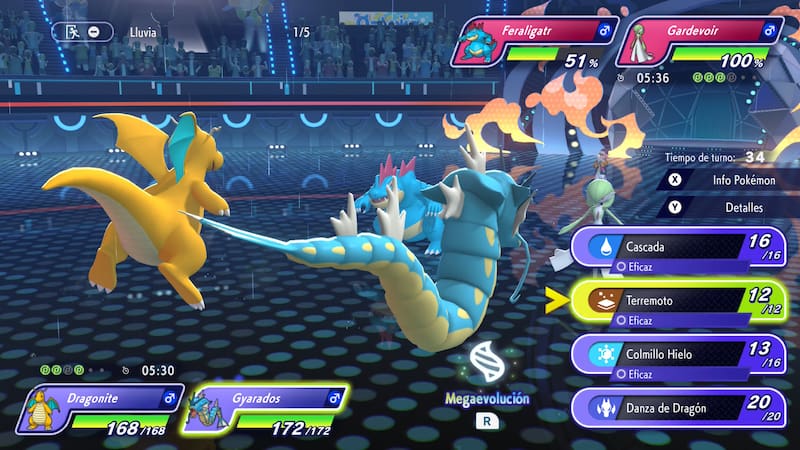Select the Dragonite party panel

(x=98, y=412)
